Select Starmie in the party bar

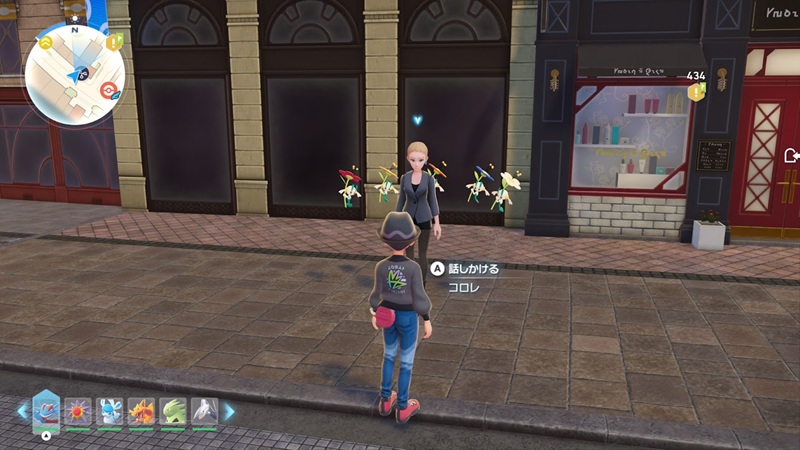[78, 411]
